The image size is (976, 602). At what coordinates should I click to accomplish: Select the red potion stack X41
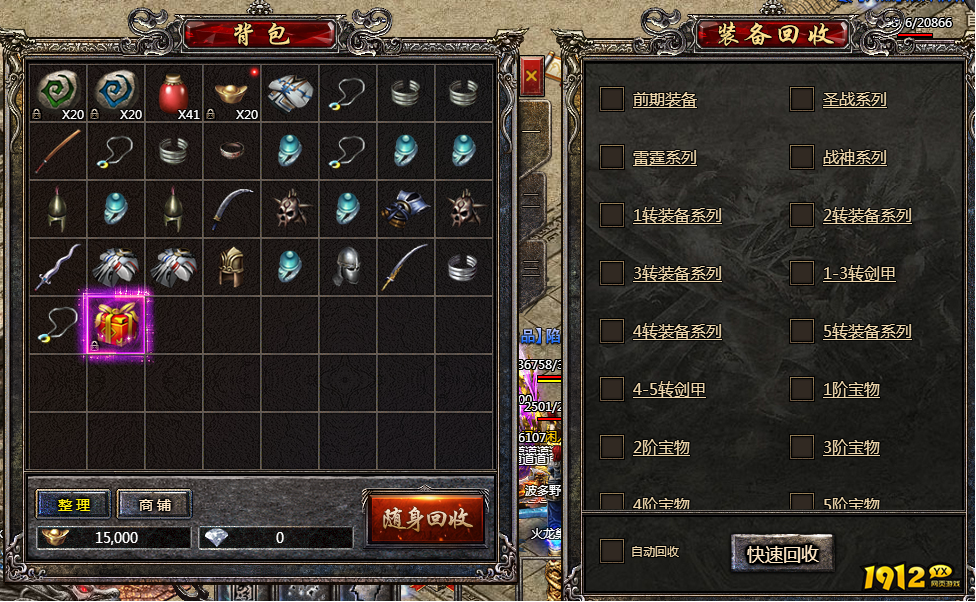[174, 93]
